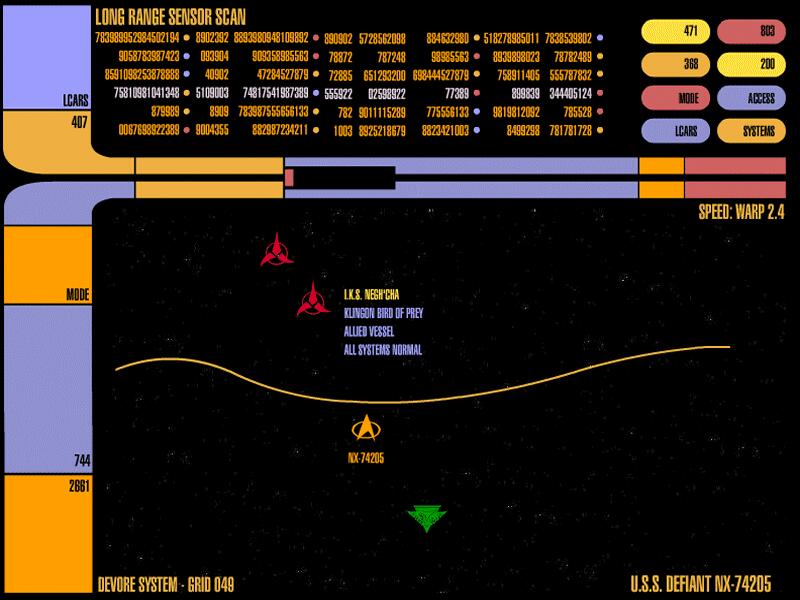Activate the orange 368 pill button

tap(675, 66)
